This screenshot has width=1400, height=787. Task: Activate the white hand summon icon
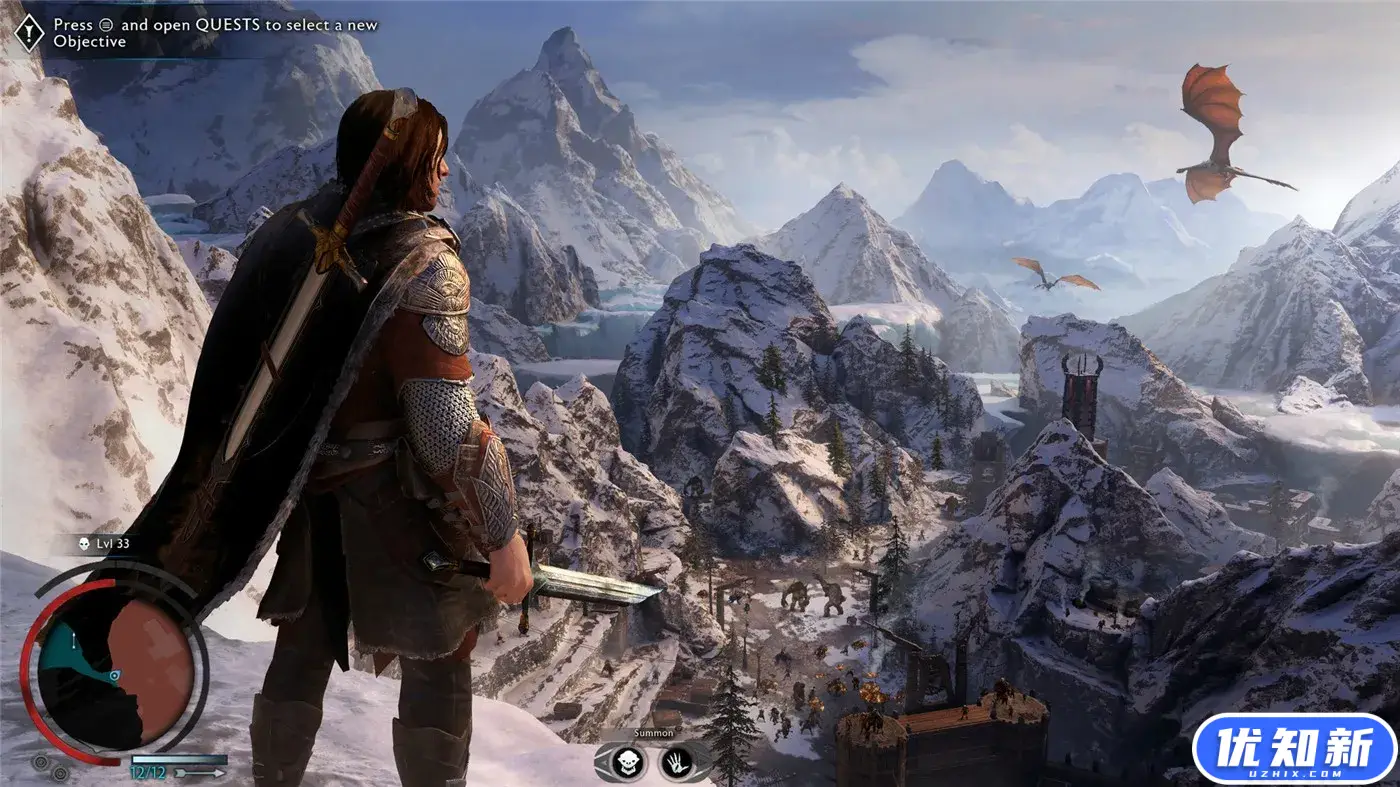click(676, 762)
